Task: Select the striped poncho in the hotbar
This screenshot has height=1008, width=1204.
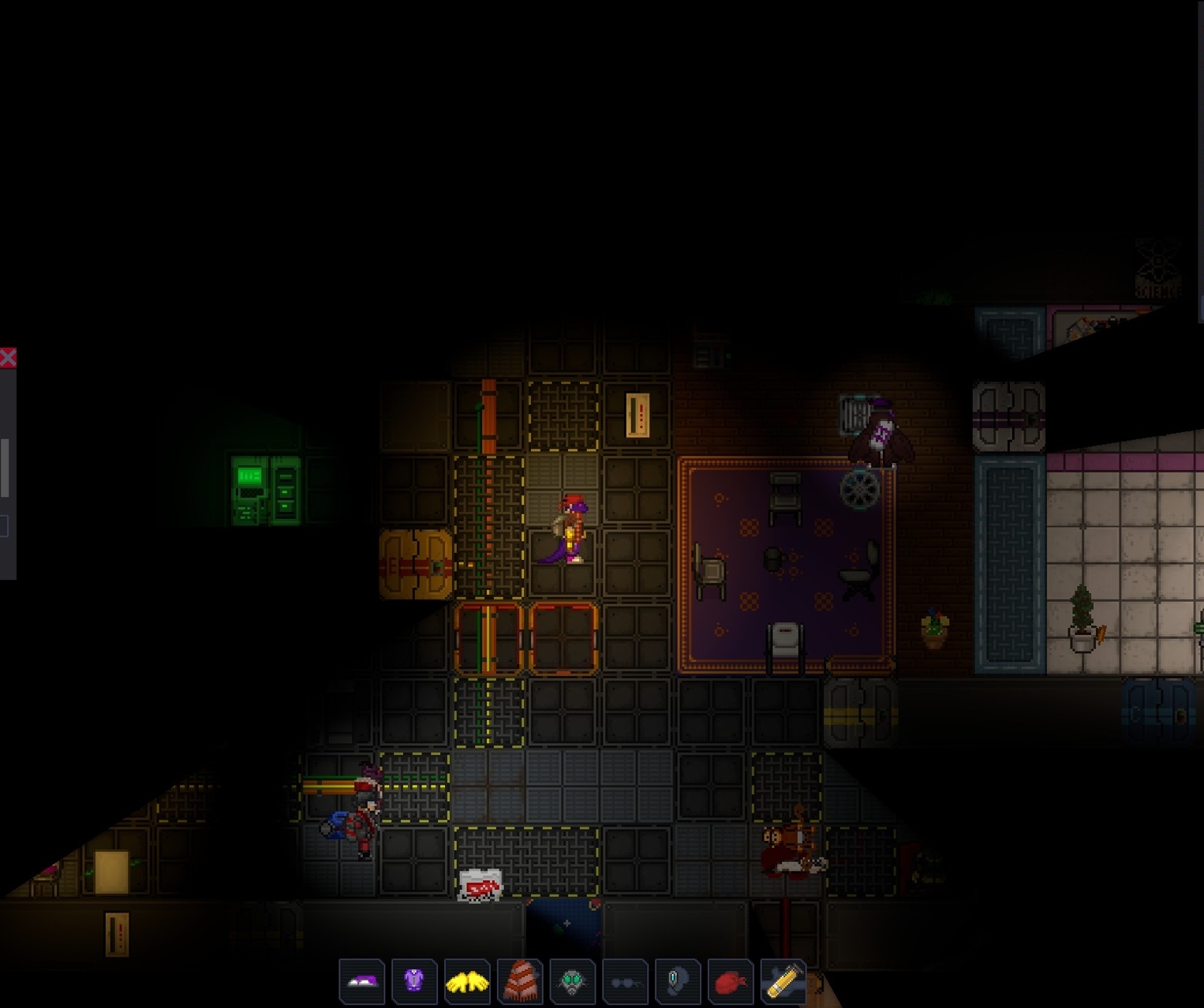Action: [x=521, y=982]
